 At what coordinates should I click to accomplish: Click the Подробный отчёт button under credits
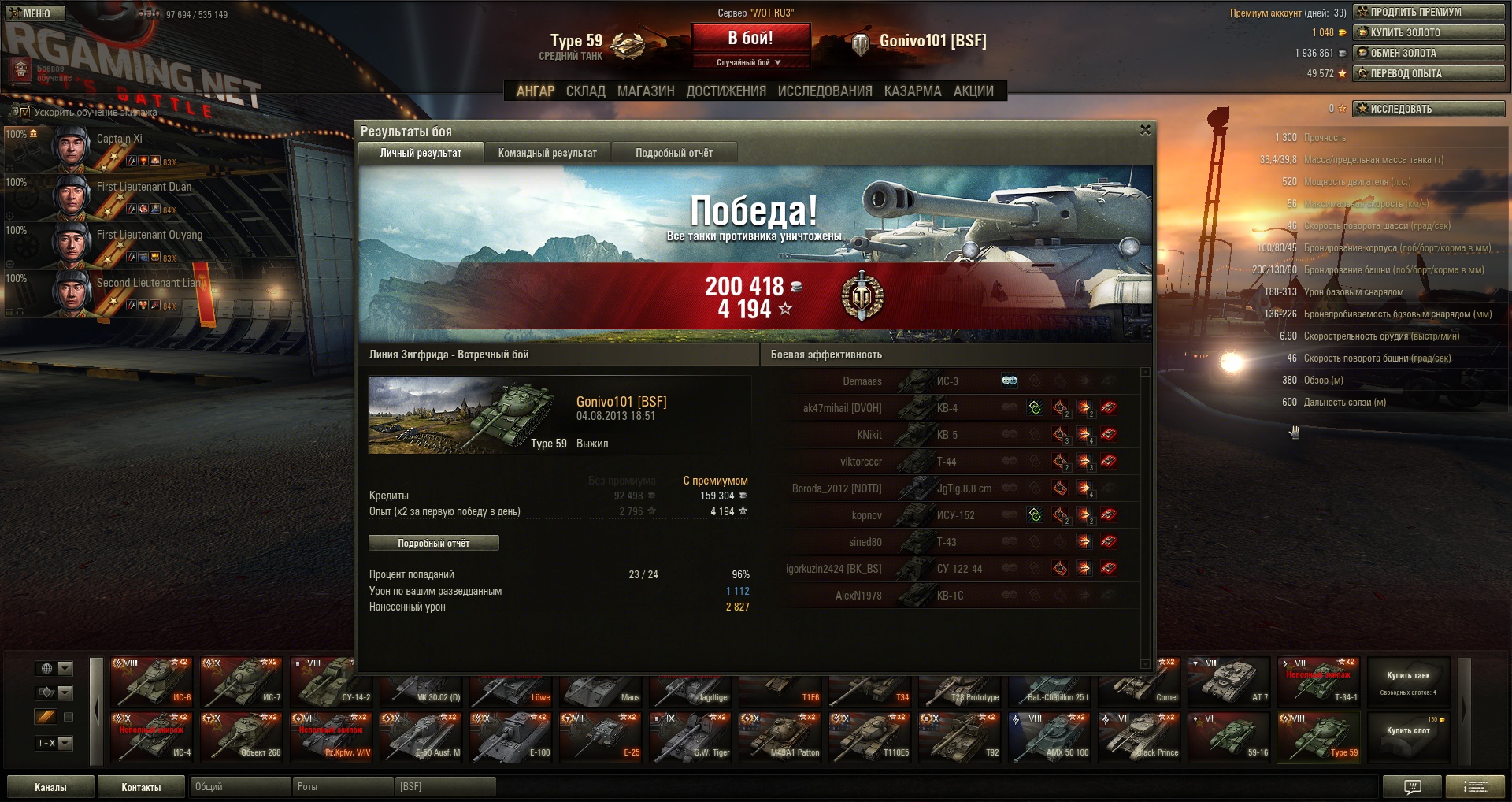point(433,543)
